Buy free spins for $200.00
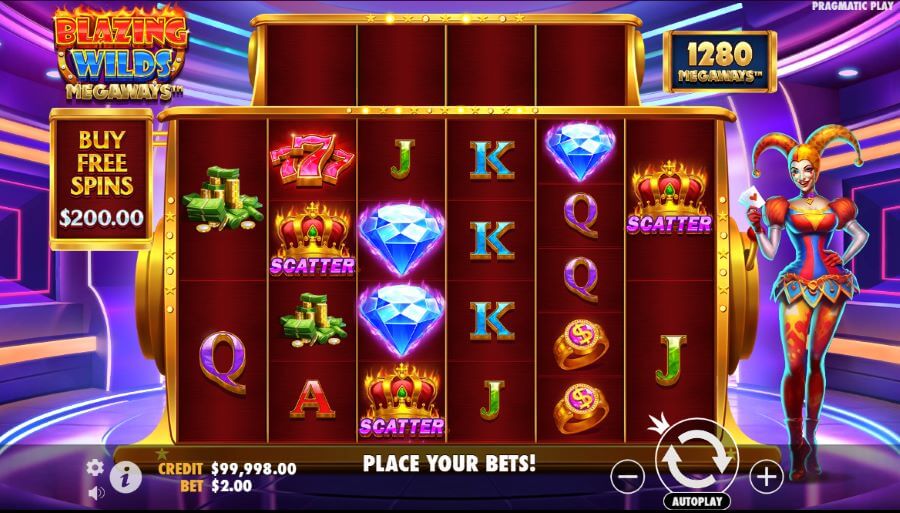 [x=101, y=180]
